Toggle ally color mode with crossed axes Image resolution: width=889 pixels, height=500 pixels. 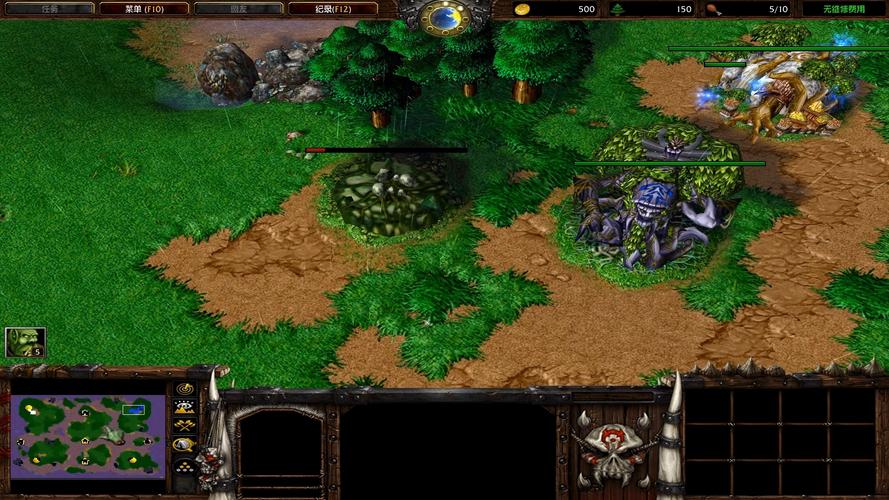[x=184, y=426]
